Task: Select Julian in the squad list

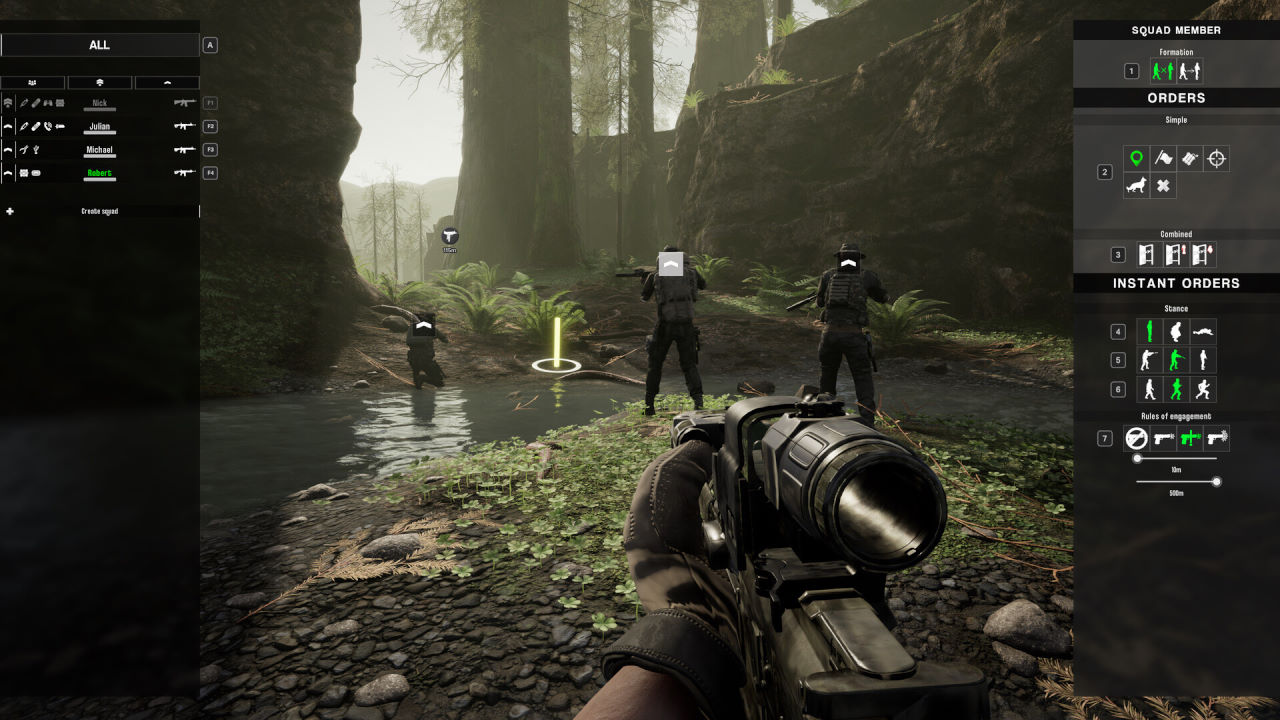Action: 99,127
